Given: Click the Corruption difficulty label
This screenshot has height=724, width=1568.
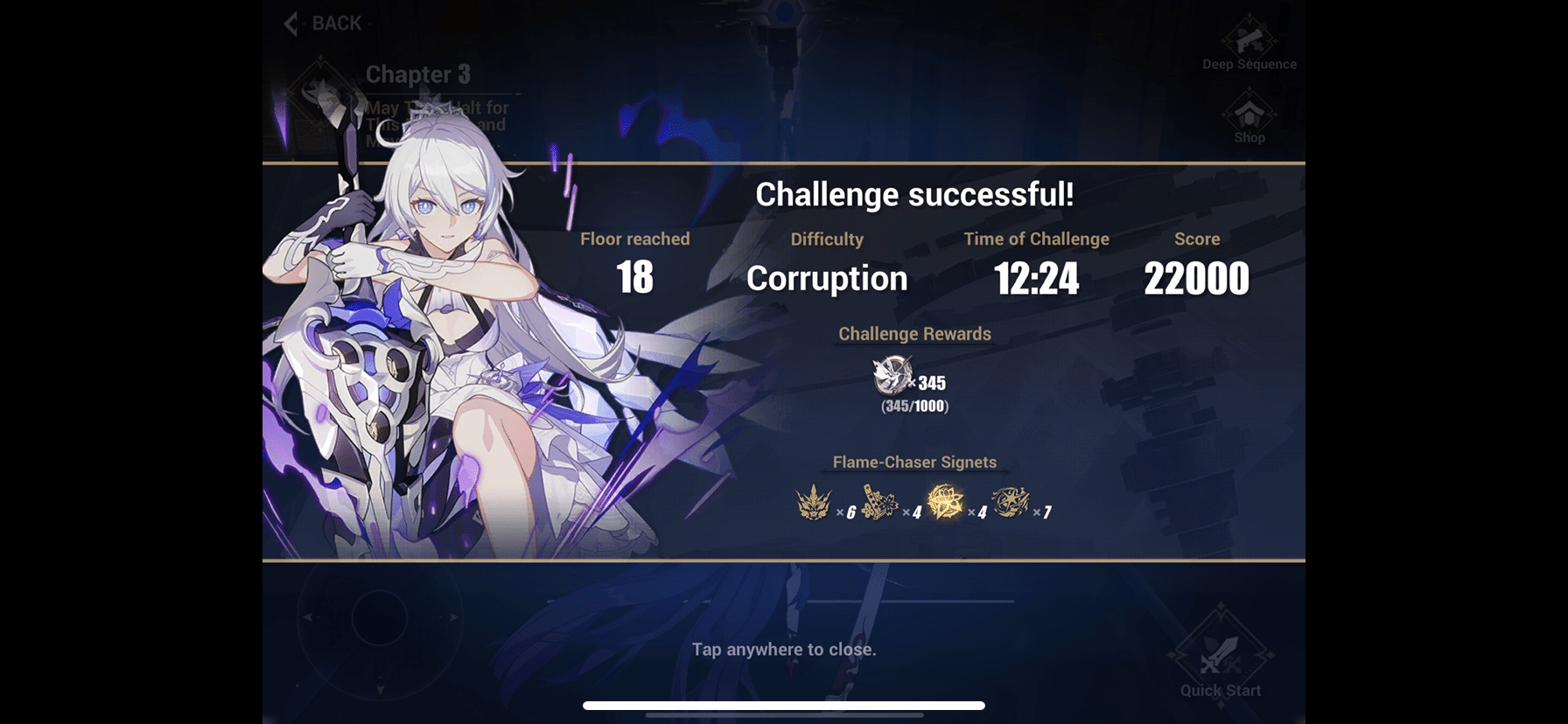Looking at the screenshot, I should point(826,278).
